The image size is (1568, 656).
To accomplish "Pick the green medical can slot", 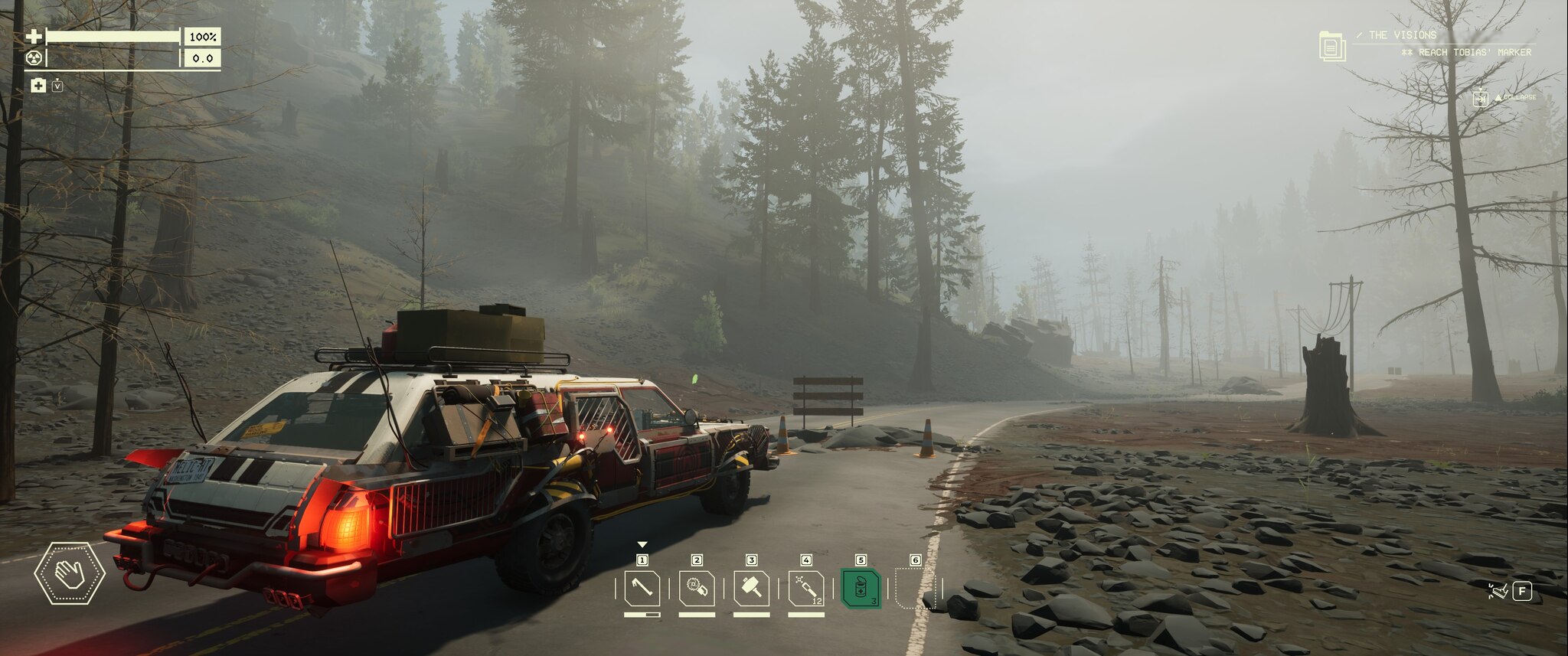I will [x=861, y=589].
